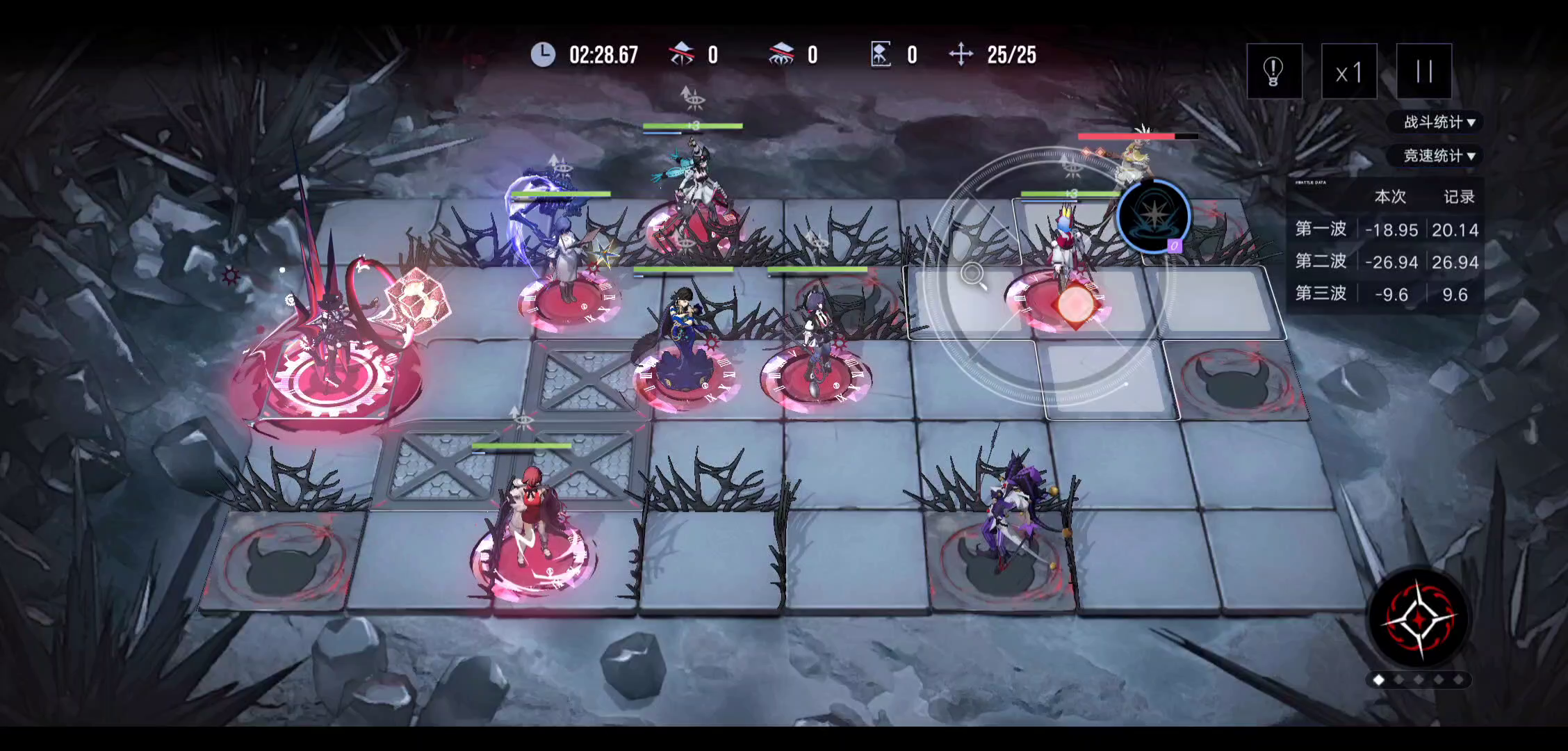Open the hint lightbulb panel

click(1274, 70)
